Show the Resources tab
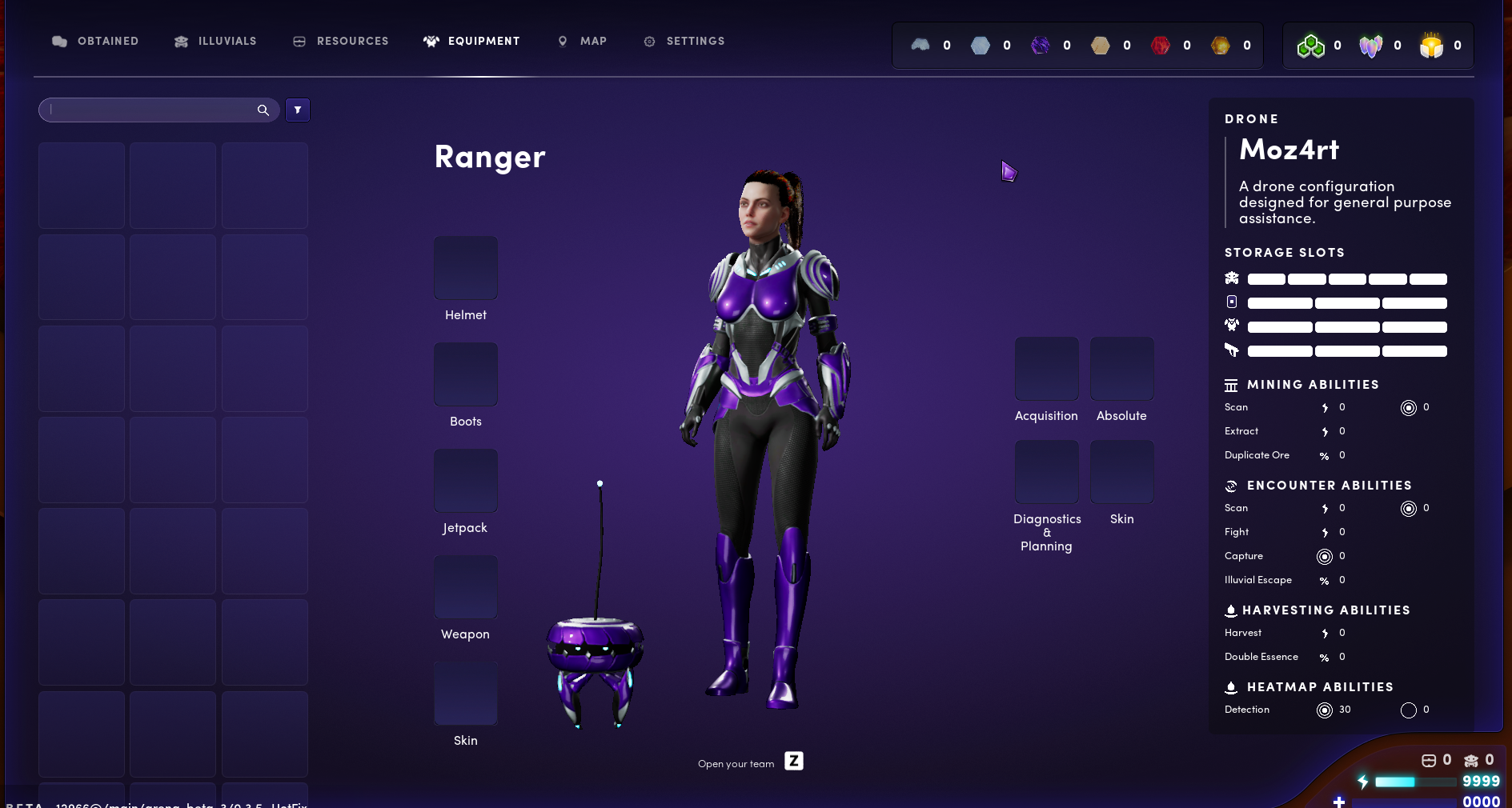Viewport: 1512px width, 808px height. tap(340, 41)
